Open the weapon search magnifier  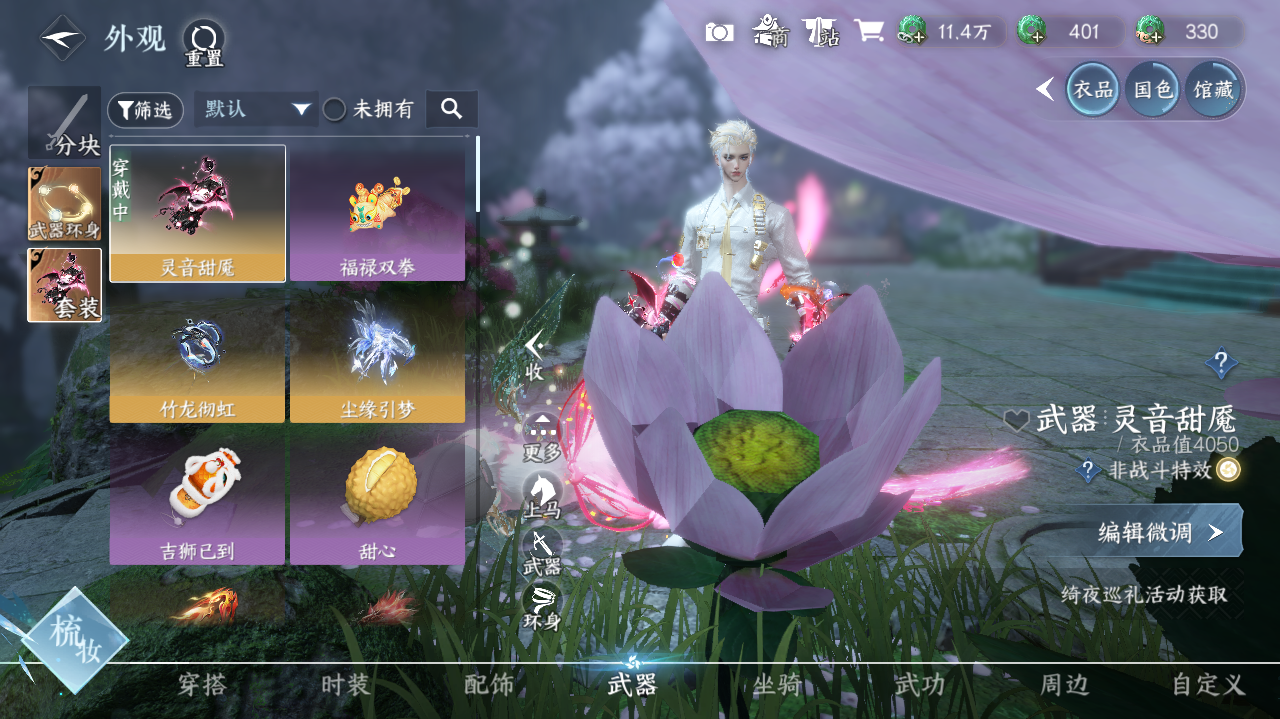[451, 109]
